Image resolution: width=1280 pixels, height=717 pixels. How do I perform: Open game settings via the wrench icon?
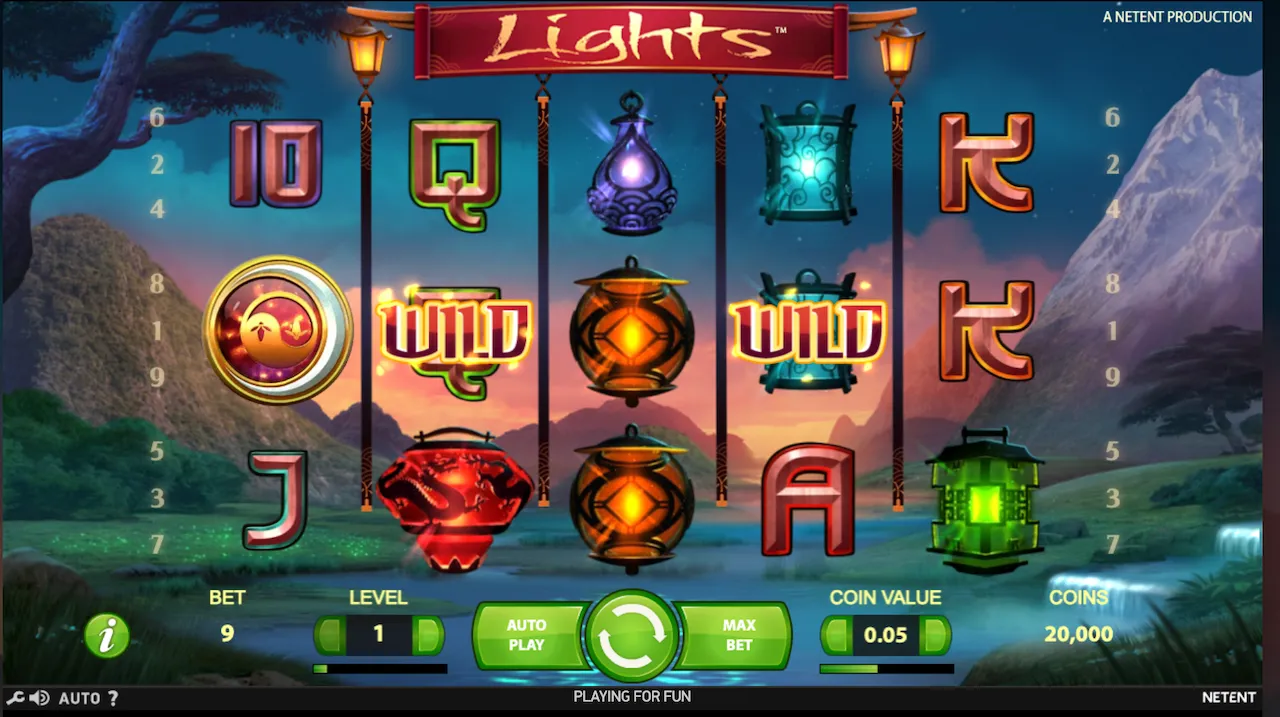(15, 698)
